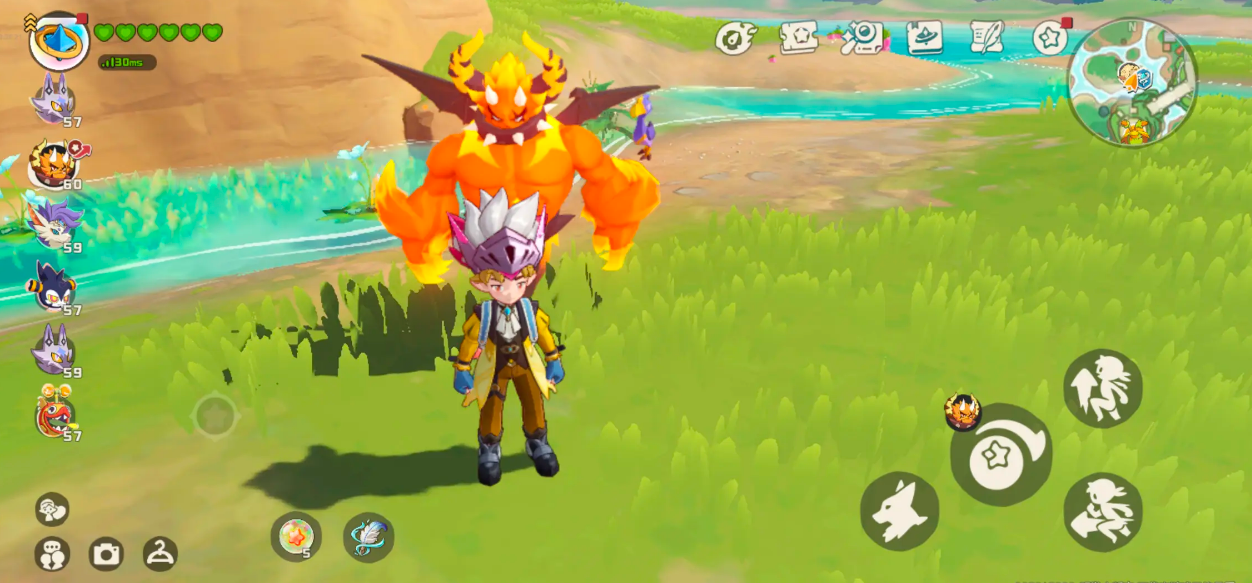Screen dimensions: 1252x583
Task: Tap the dash sprint button
Action: (x=1102, y=511)
